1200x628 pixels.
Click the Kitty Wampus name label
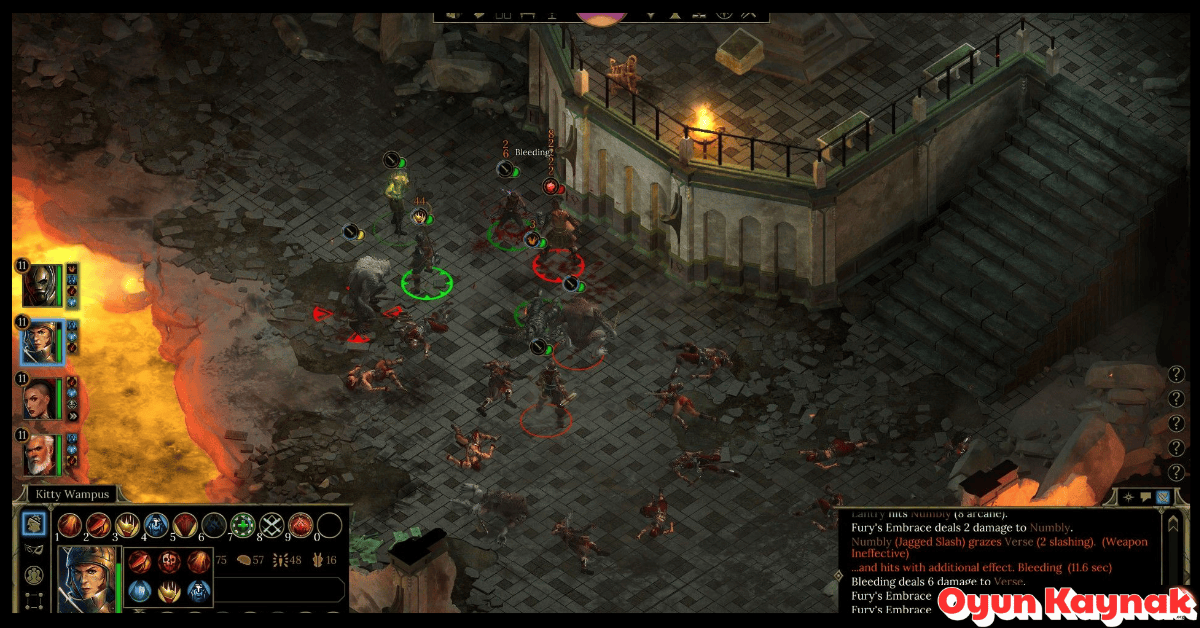tap(70, 494)
